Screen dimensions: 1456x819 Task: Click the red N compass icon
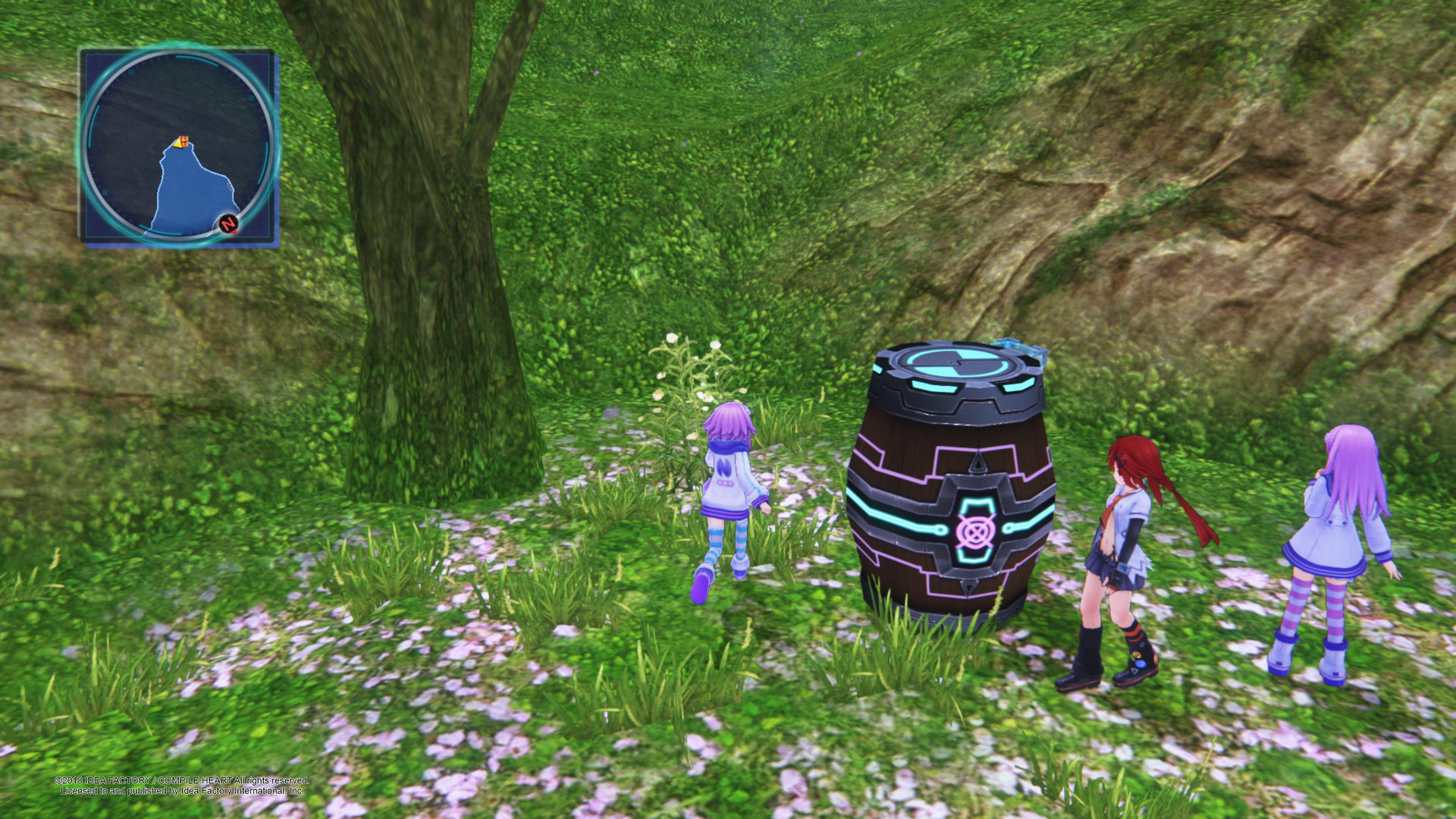[x=227, y=222]
